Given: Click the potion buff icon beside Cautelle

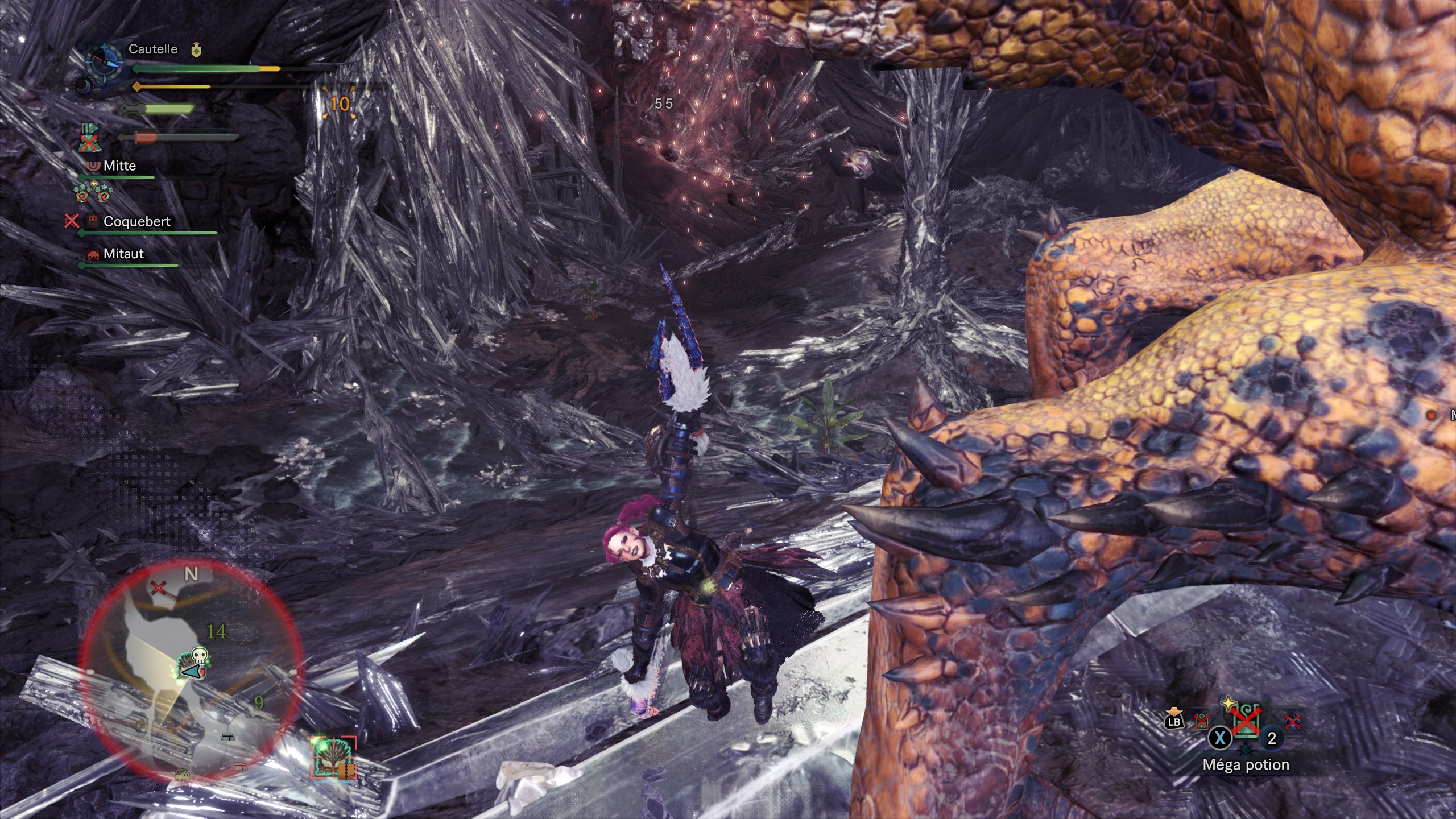Looking at the screenshot, I should [196, 49].
